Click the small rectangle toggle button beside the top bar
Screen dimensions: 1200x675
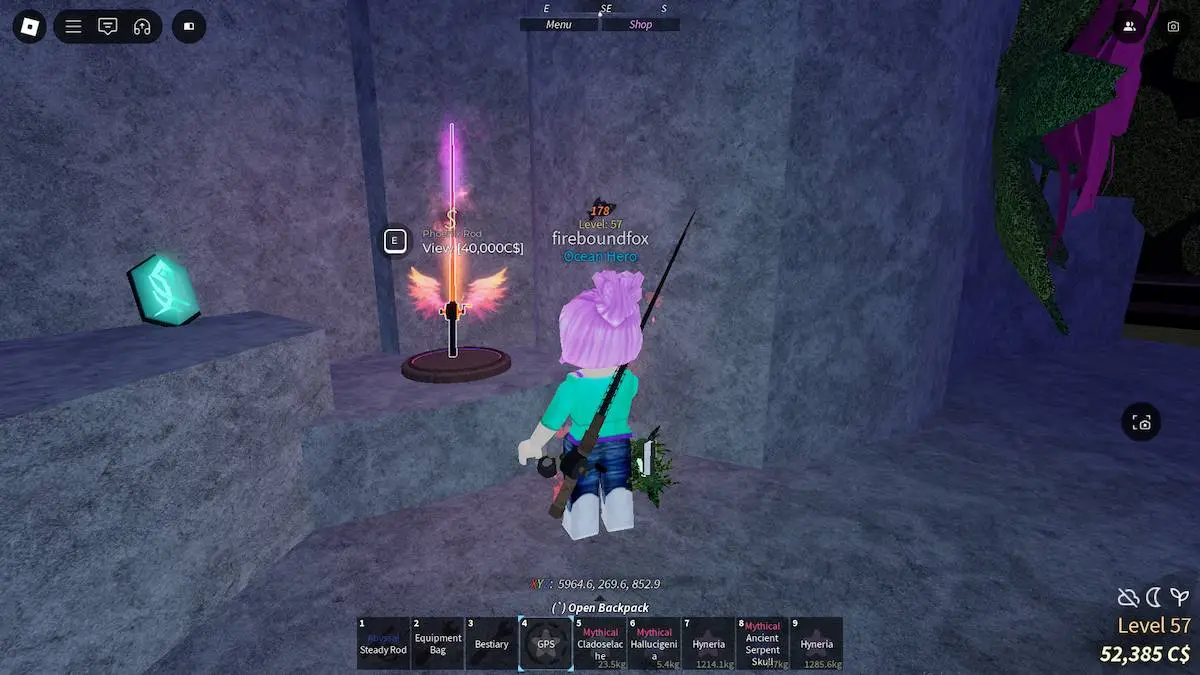click(189, 27)
